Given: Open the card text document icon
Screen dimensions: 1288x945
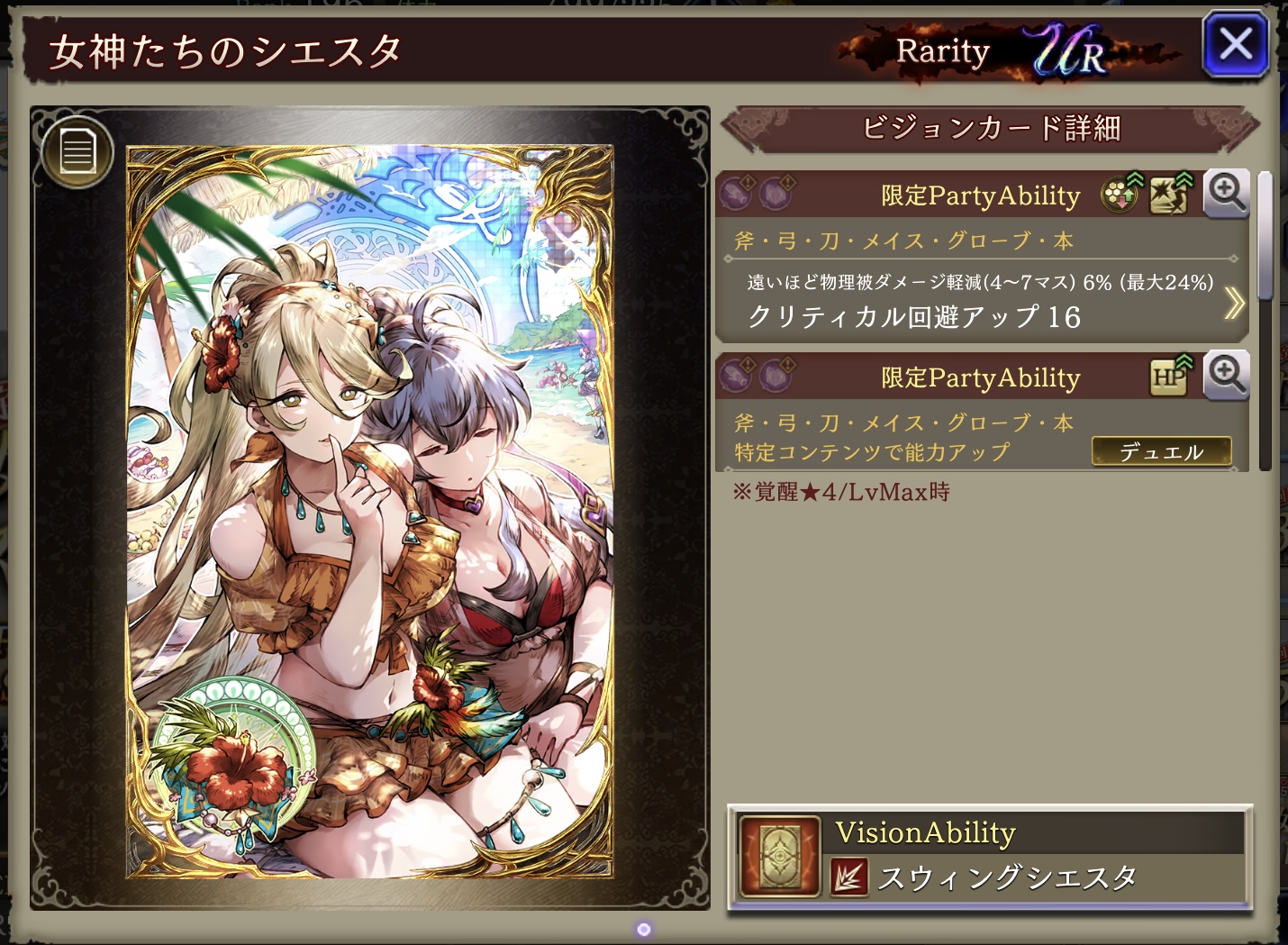Looking at the screenshot, I should [x=77, y=151].
